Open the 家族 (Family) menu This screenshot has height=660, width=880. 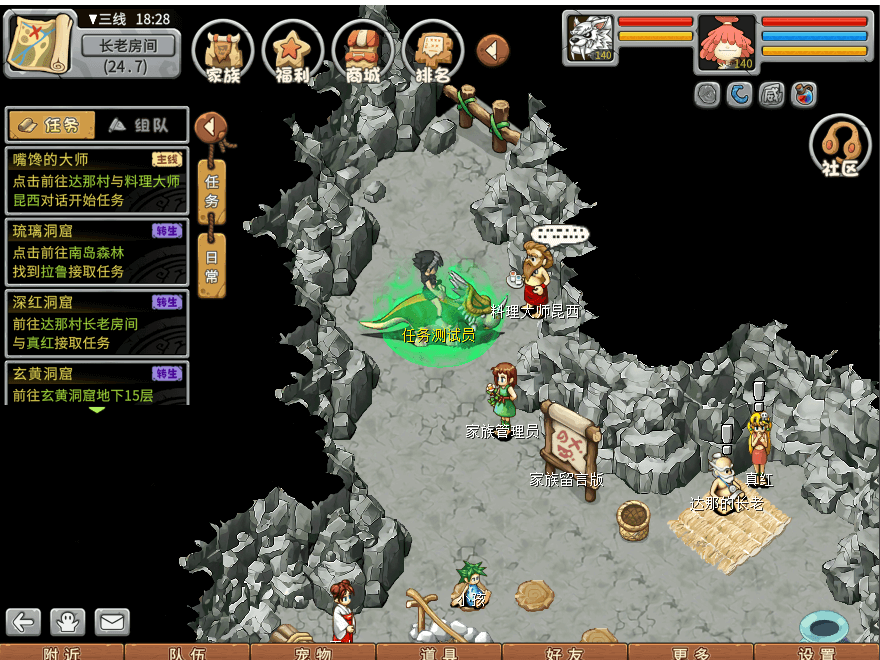pos(222,50)
